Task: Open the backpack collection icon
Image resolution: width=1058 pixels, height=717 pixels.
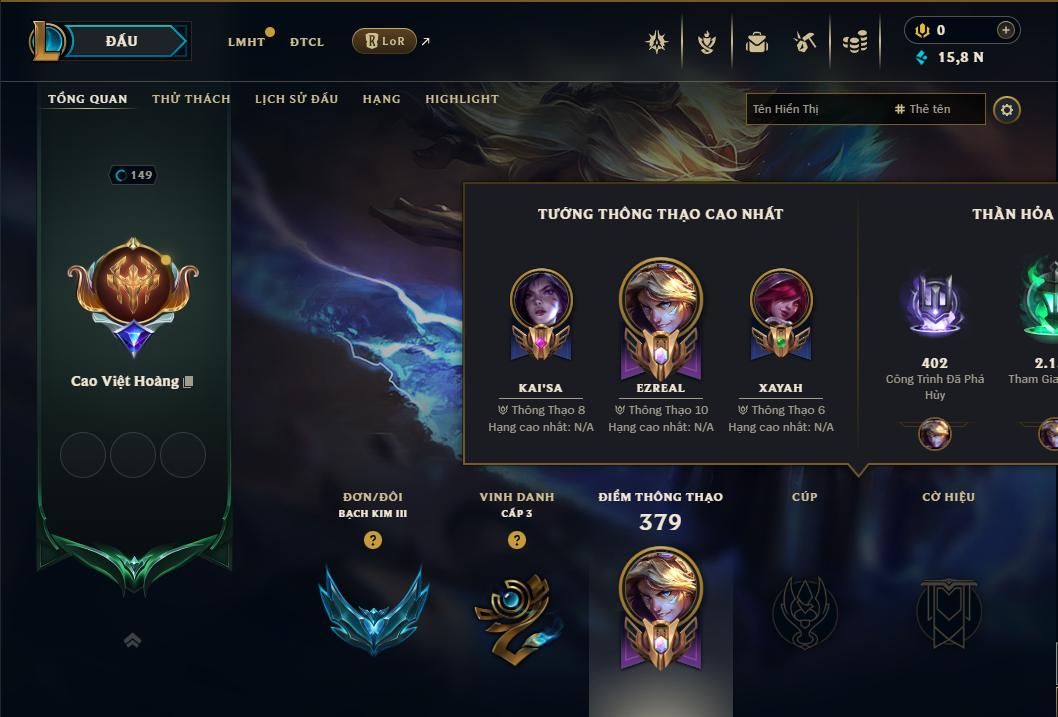Action: click(x=756, y=42)
